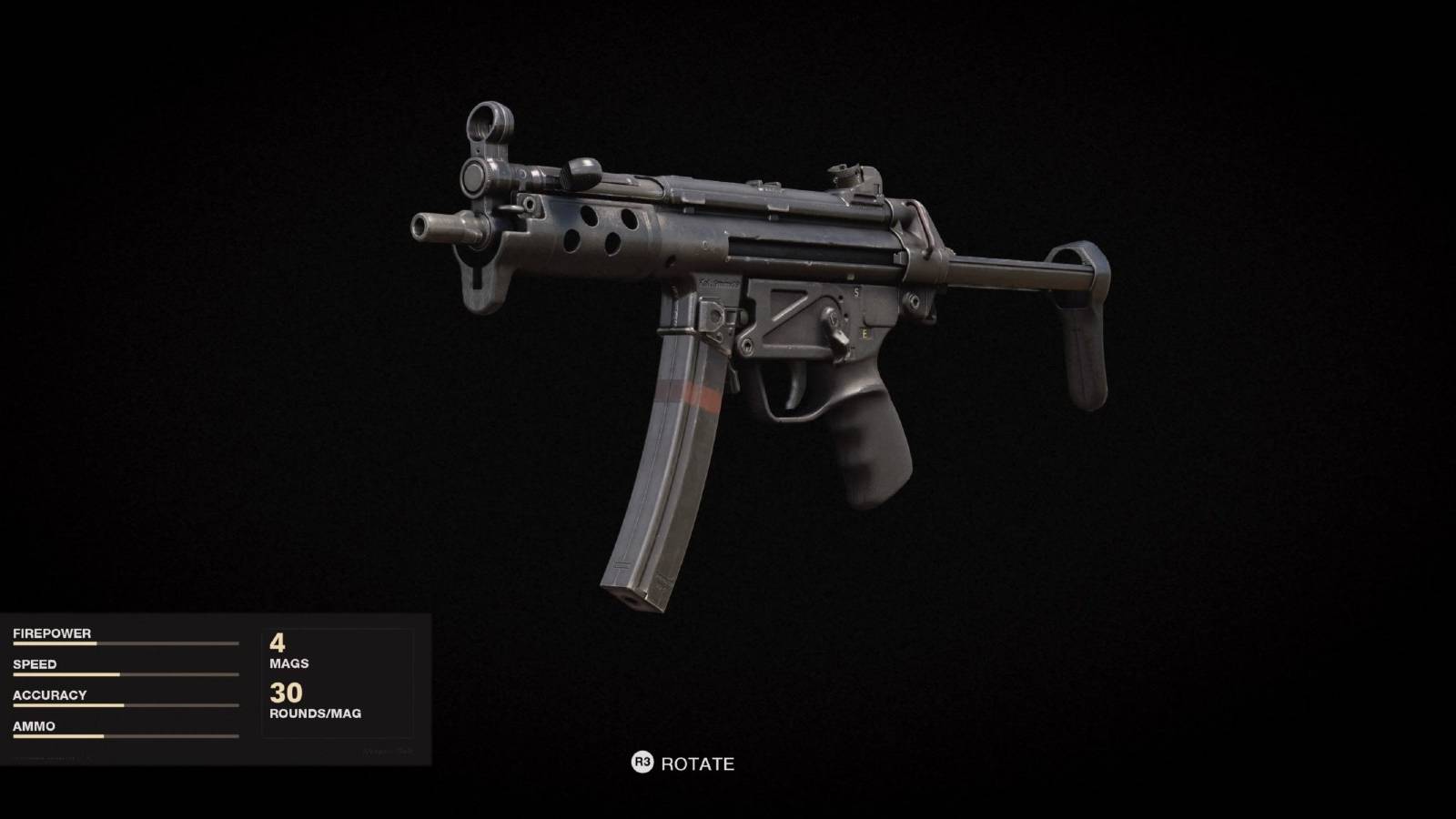Screen dimensions: 1456x819
Task: Select the AMMO stat label
Action: tap(34, 726)
